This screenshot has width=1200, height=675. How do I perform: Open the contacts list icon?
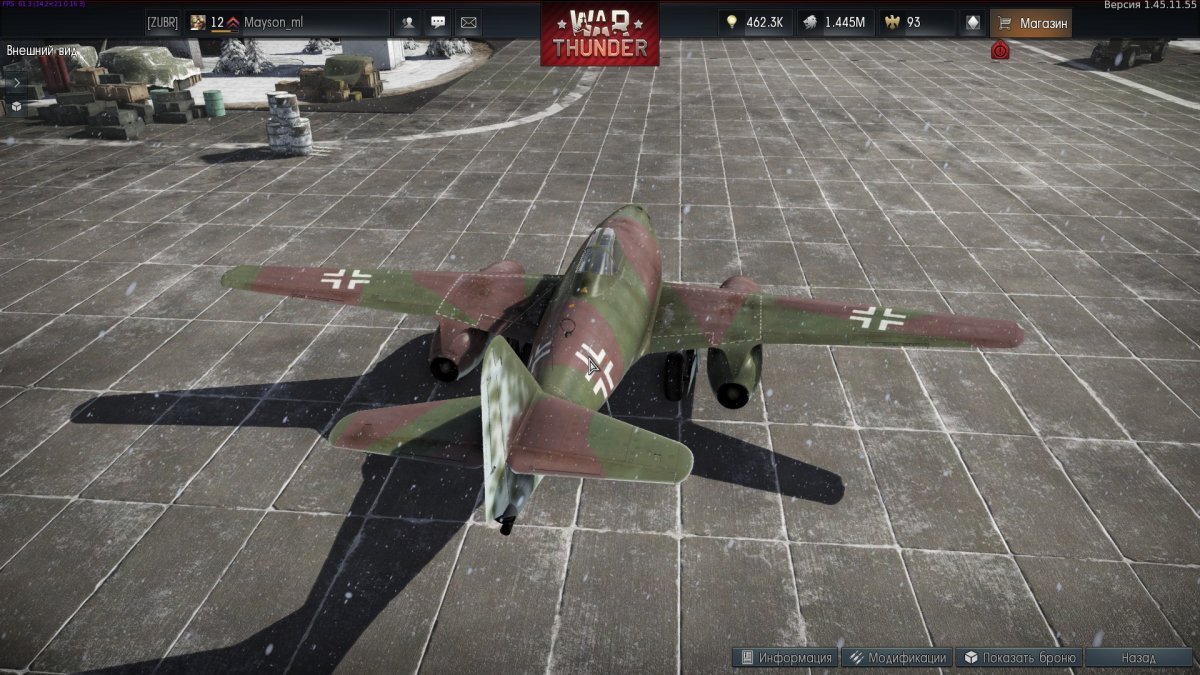click(x=408, y=22)
